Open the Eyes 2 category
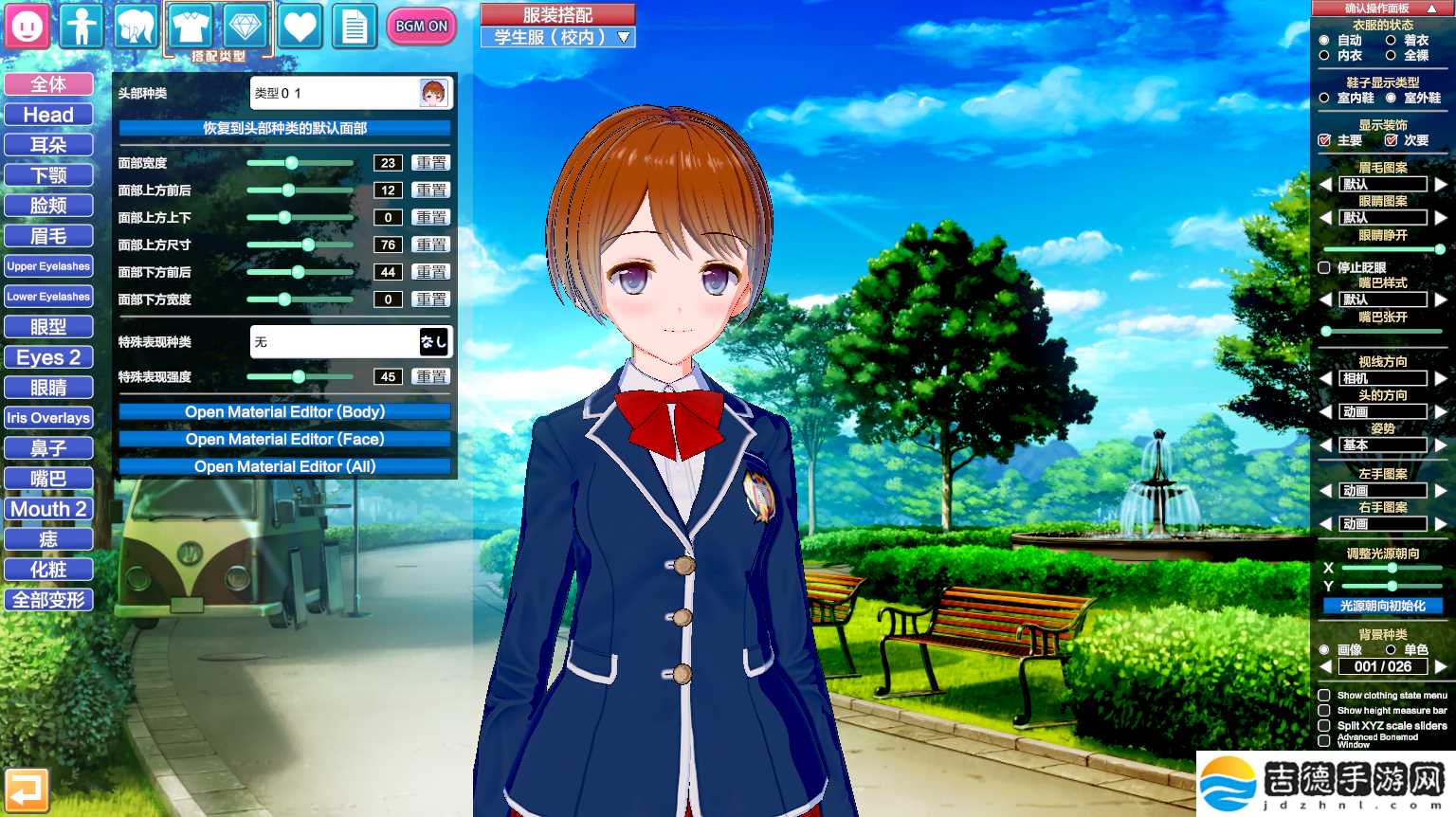 (x=48, y=357)
